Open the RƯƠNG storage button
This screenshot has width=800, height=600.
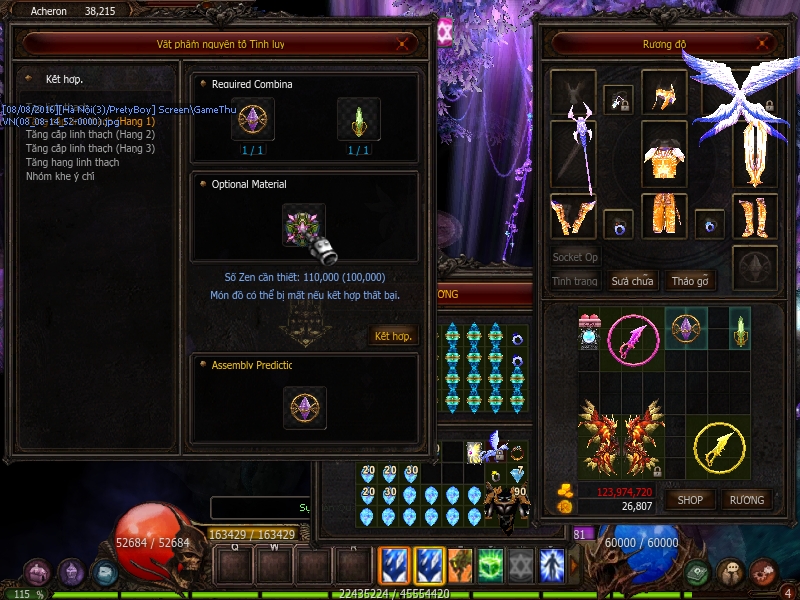[x=746, y=499]
